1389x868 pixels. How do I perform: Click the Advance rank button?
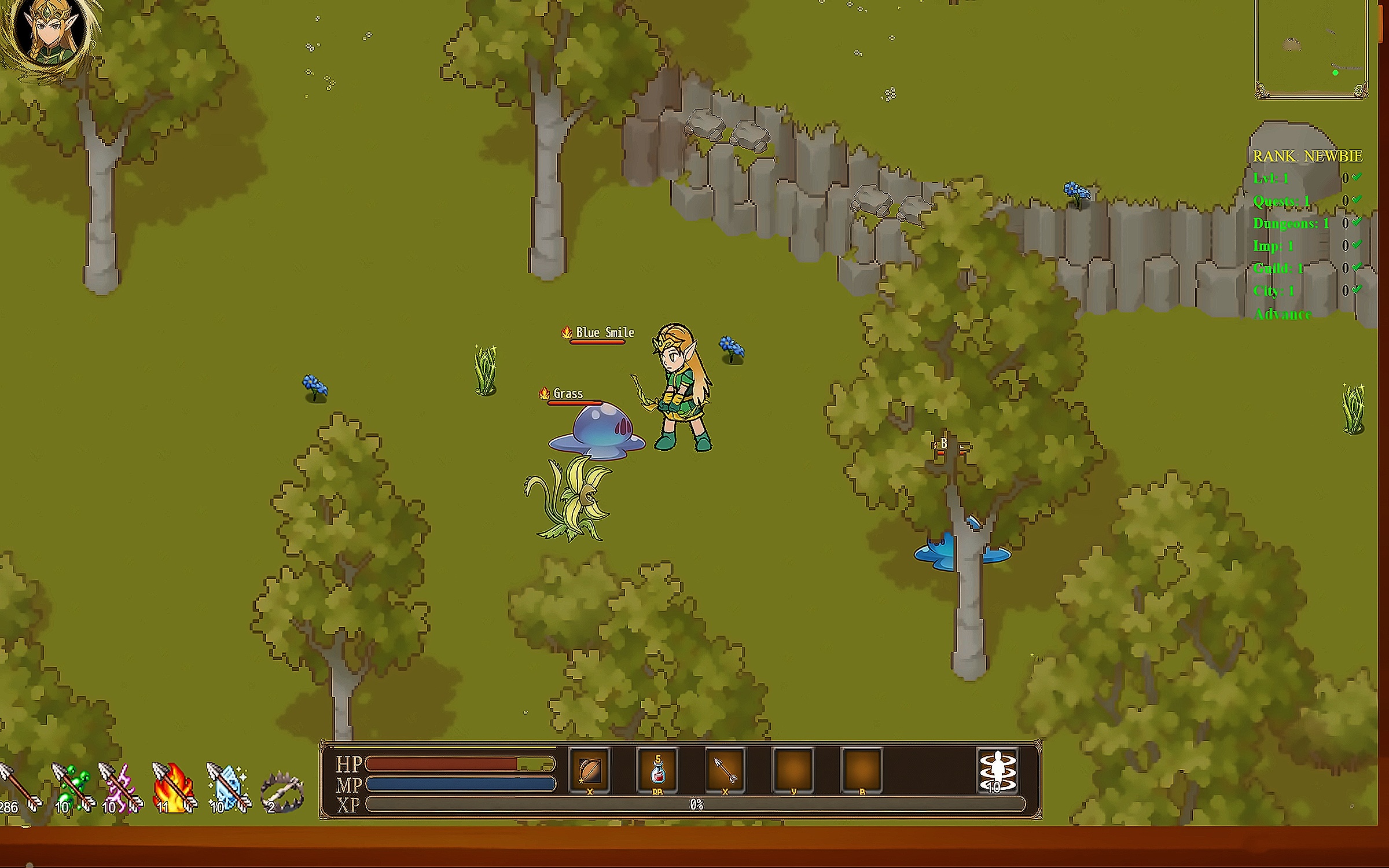pos(1283,315)
